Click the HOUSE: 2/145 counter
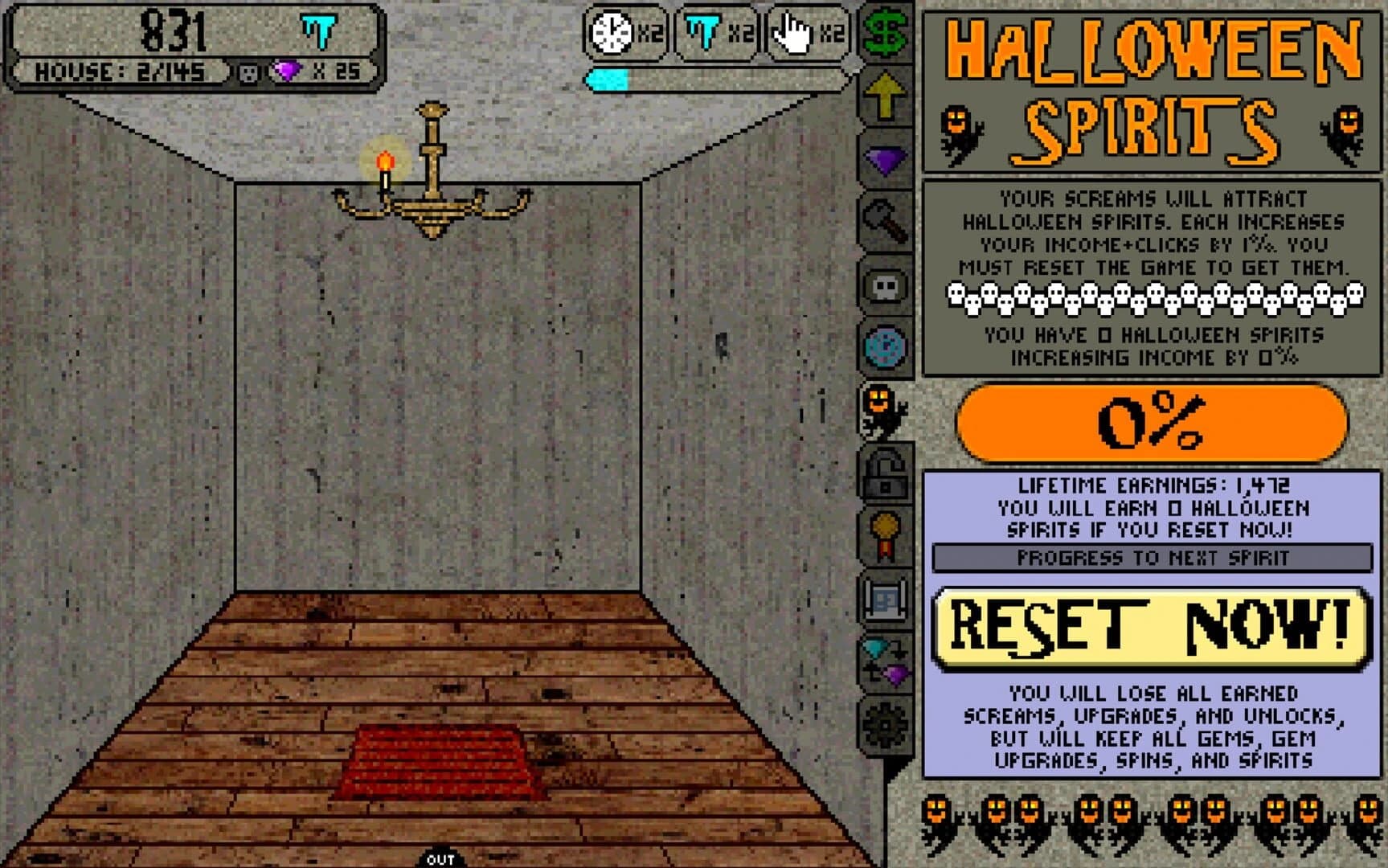 [119, 72]
